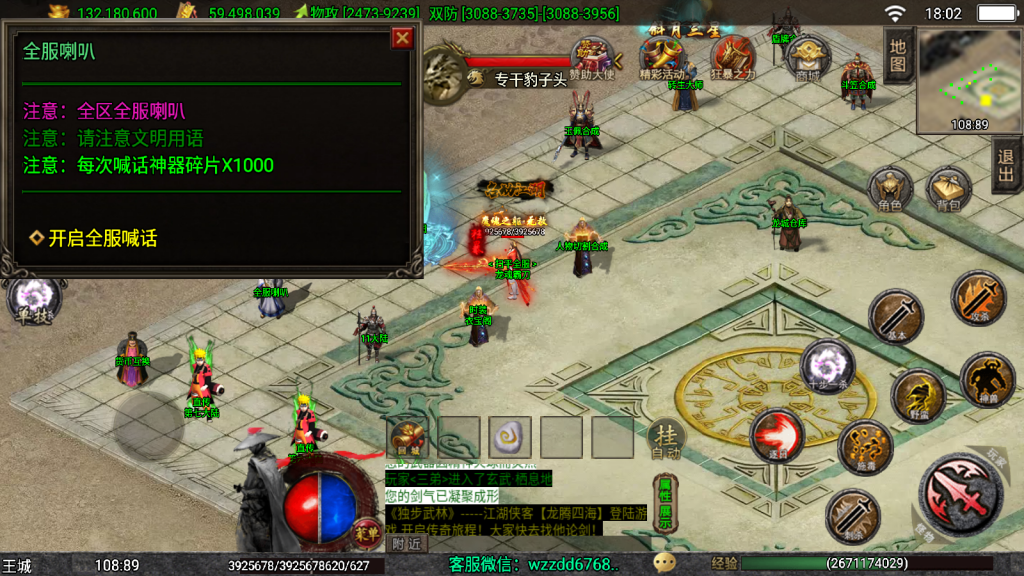
Task: Activate the 狂暴之力 icon
Action: [x=733, y=56]
